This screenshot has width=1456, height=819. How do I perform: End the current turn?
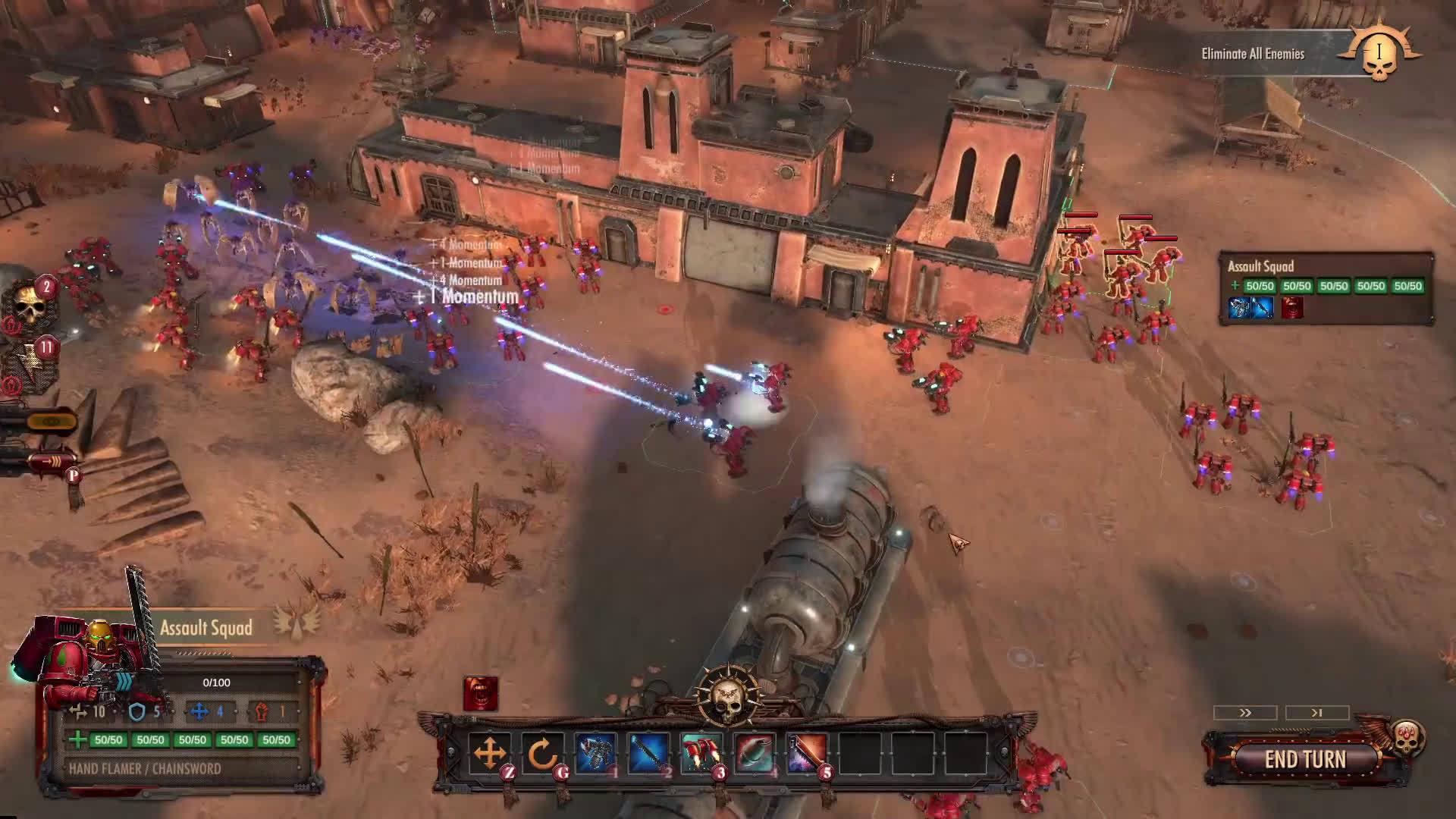(1305, 759)
